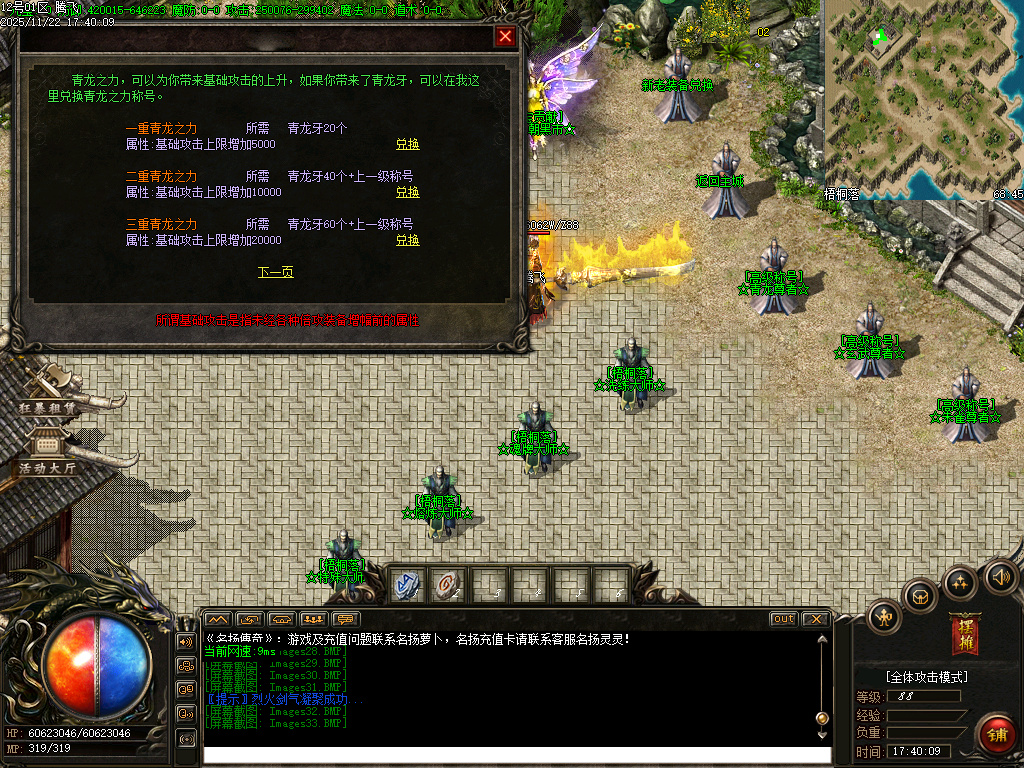Viewport: 1024px width, 768px height.
Task: Open the 活动大厅 activity hall
Action: coord(47,453)
